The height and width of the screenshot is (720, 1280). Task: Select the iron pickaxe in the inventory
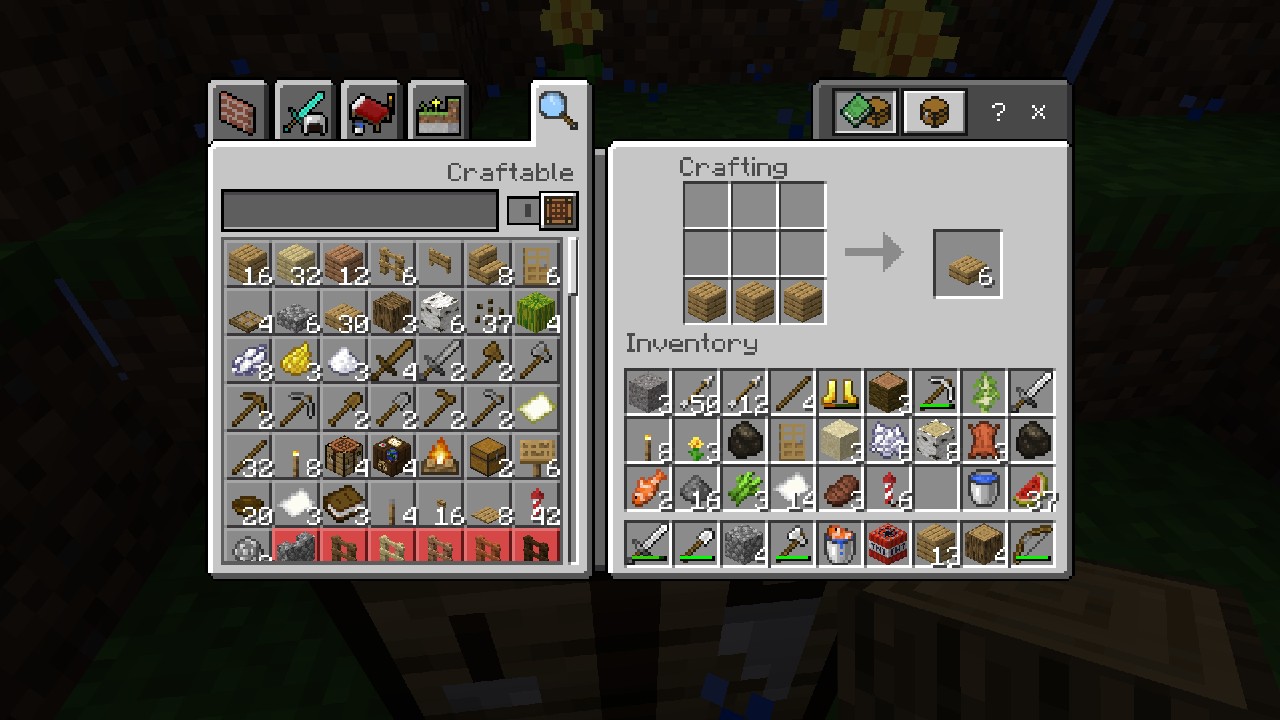click(x=935, y=391)
